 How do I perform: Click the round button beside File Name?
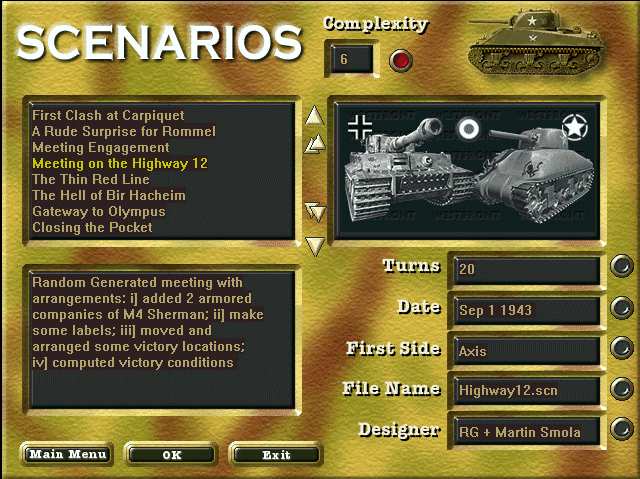click(x=622, y=389)
